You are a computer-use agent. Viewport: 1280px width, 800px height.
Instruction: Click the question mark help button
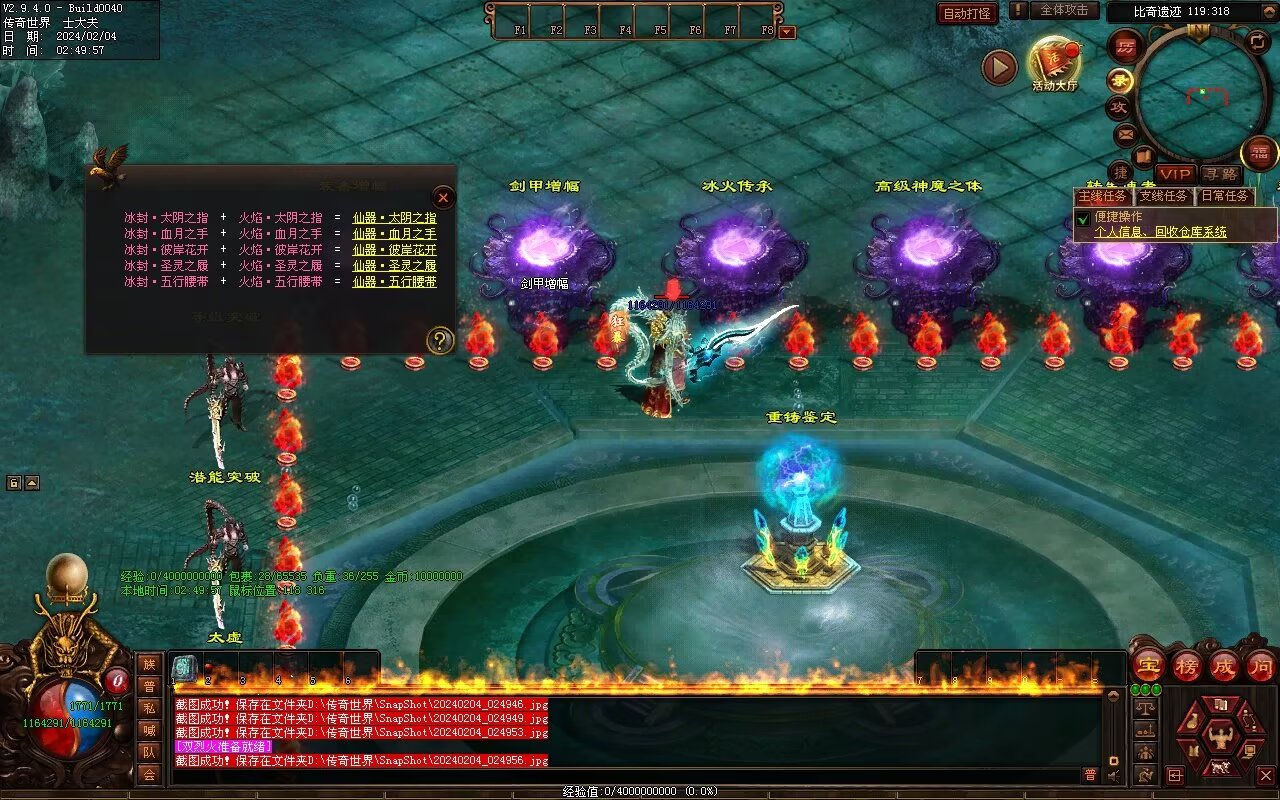440,341
